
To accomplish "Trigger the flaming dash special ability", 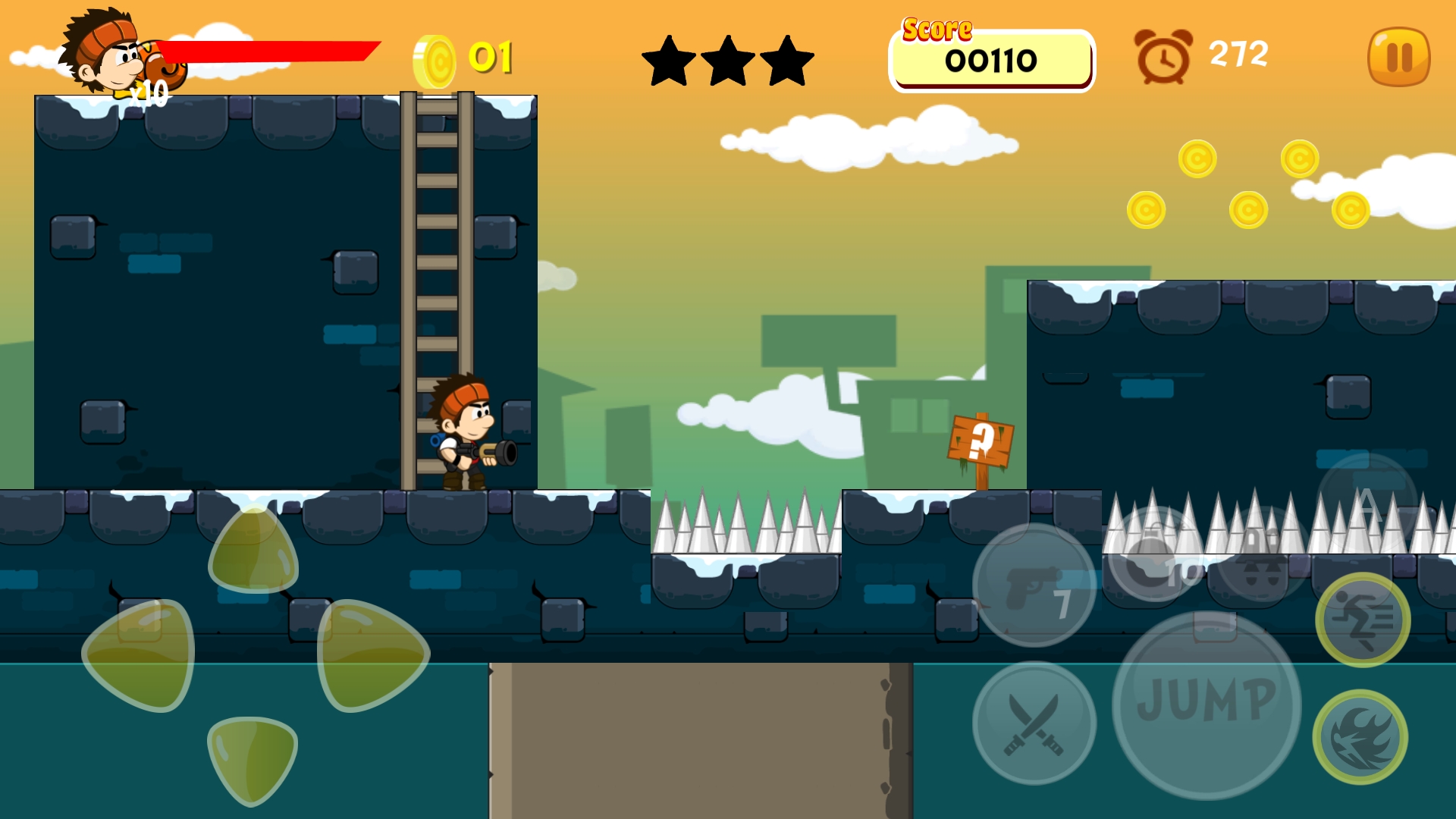I will click(x=1360, y=736).
